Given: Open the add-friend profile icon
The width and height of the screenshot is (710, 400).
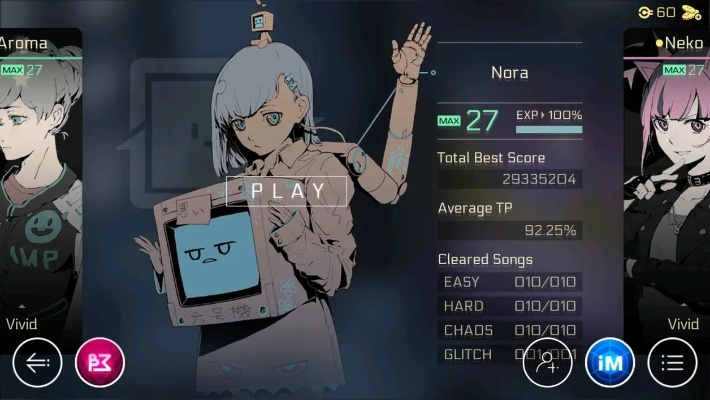Looking at the screenshot, I should tap(547, 363).
